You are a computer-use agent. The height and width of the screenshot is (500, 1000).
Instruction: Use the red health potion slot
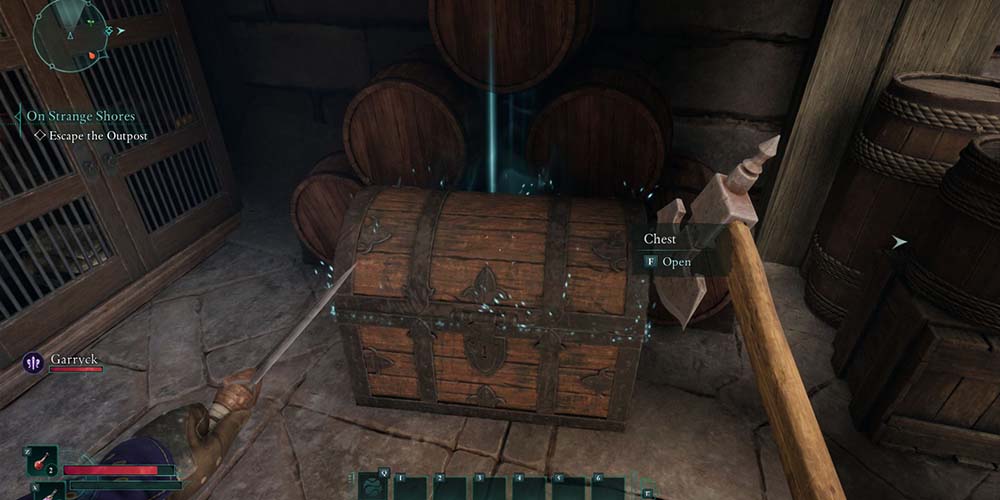coord(41,461)
